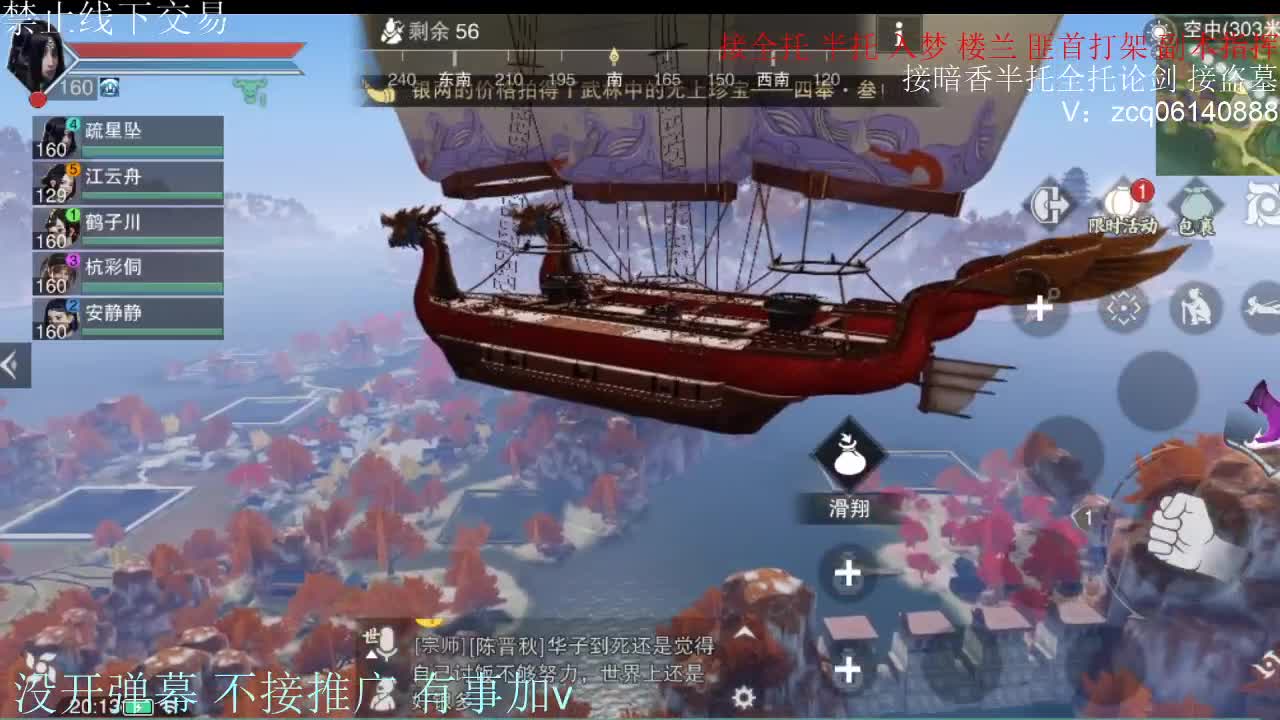Tap the 剩余 56 counter at the top
Viewport: 1280px width, 720px height.
[430, 32]
